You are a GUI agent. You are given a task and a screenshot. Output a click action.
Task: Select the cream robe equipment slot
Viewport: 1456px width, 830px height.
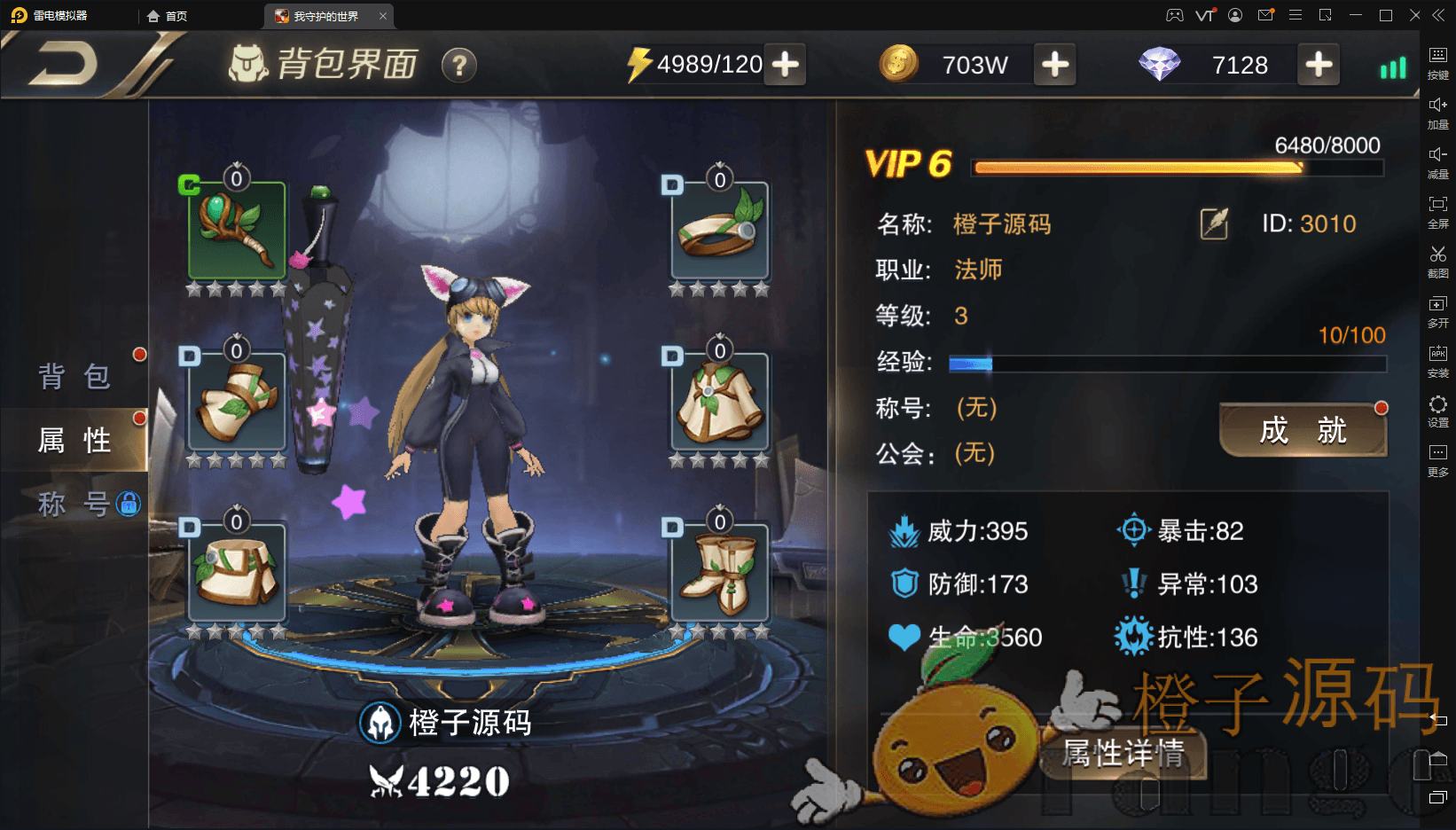tap(720, 402)
